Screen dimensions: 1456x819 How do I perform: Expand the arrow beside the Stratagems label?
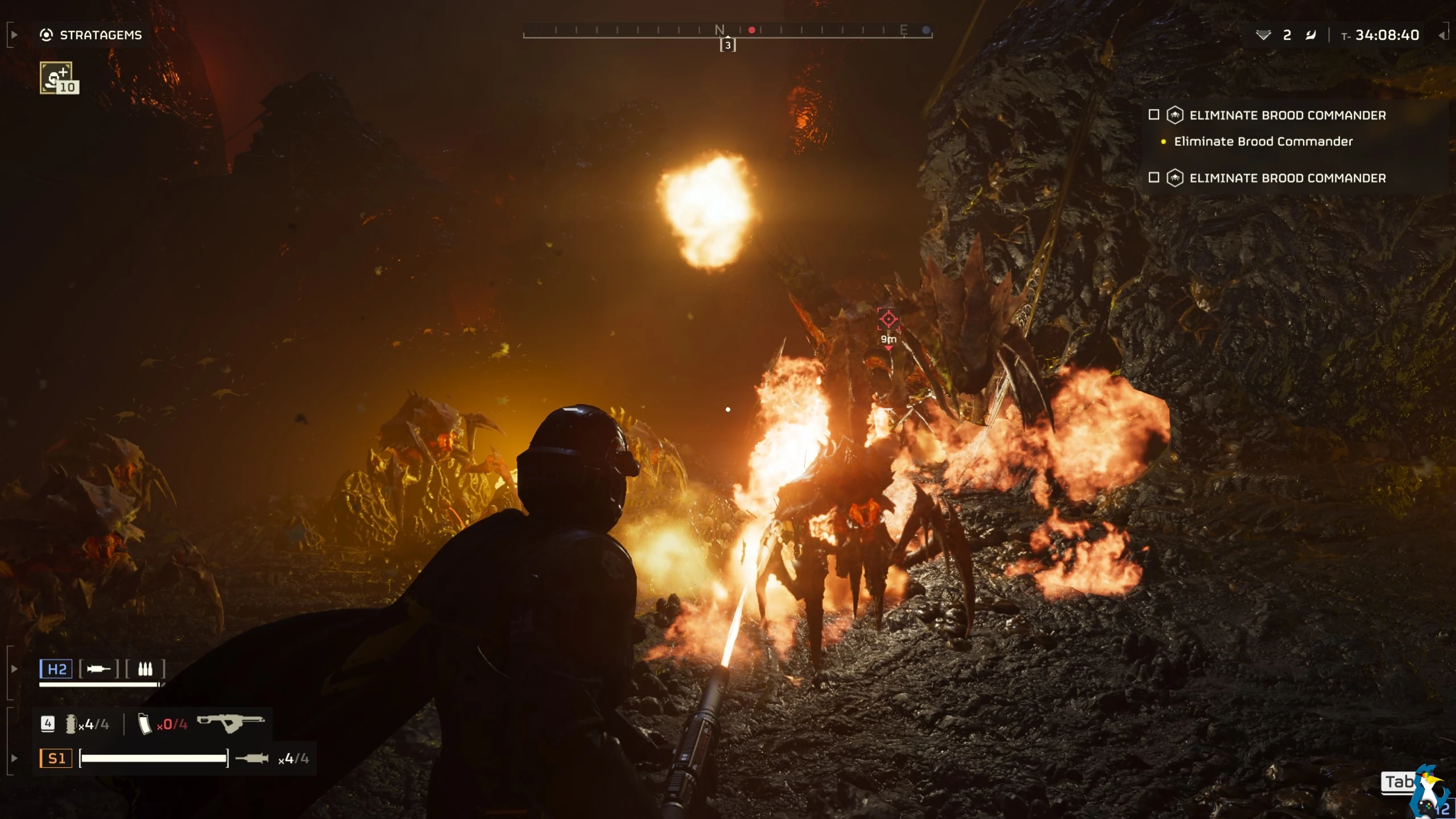click(x=14, y=35)
